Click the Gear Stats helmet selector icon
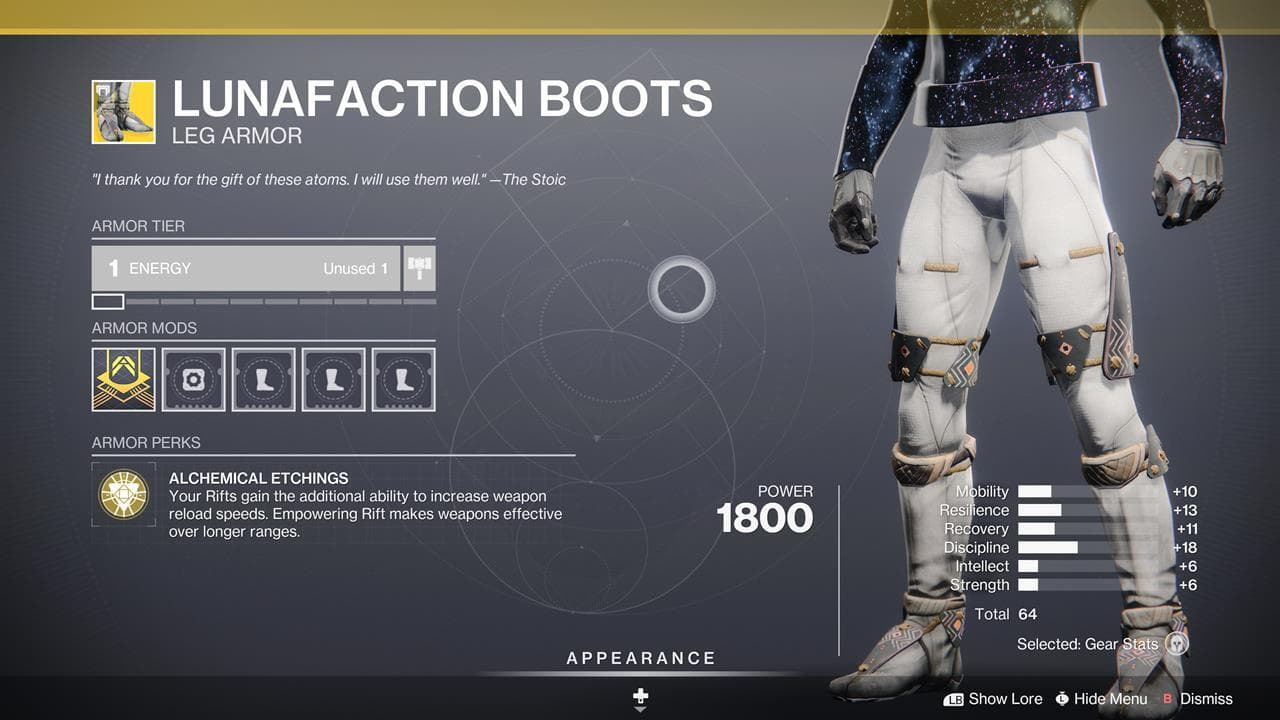 click(1179, 645)
